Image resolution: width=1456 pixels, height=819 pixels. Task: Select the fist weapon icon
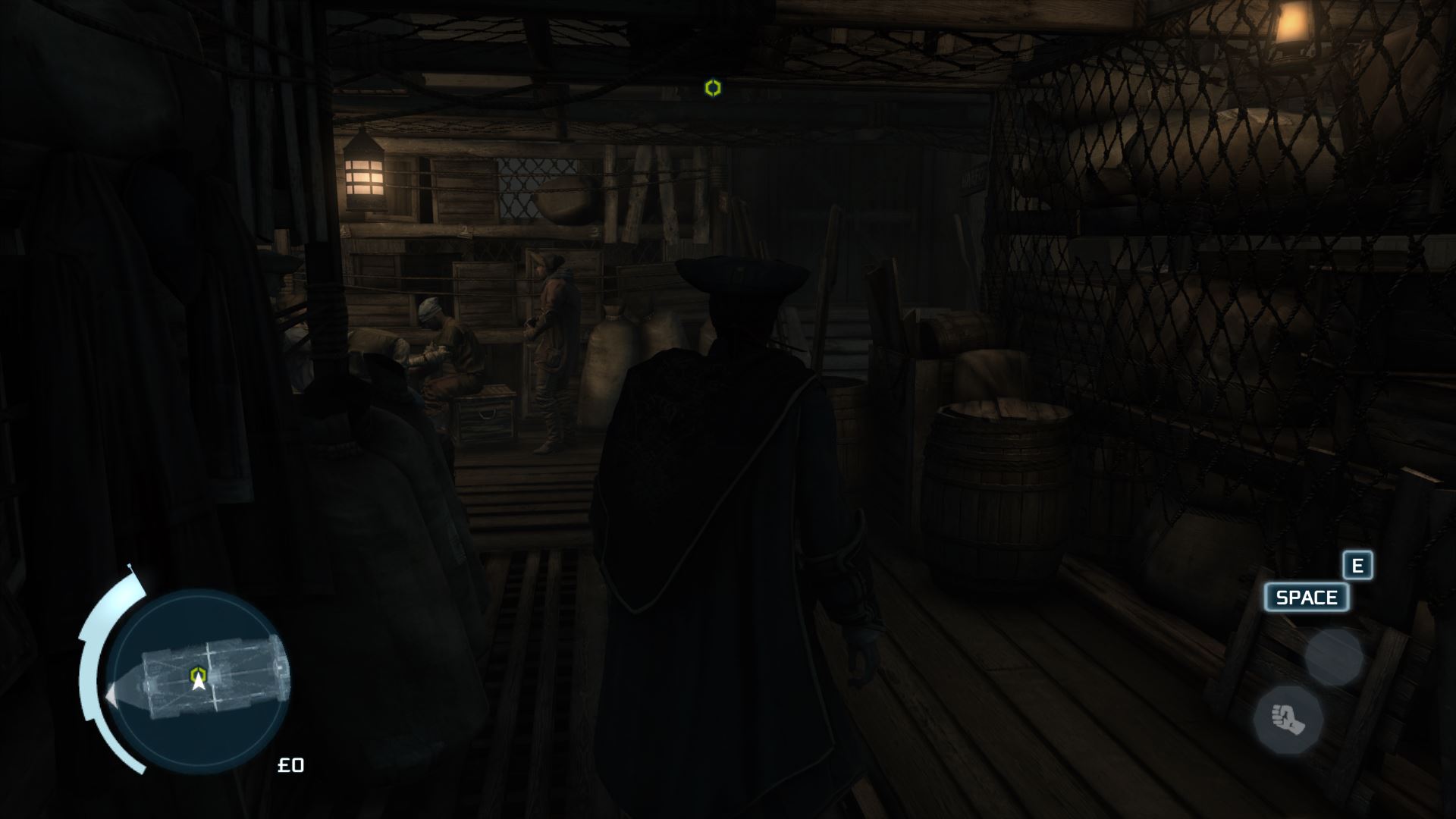(1288, 719)
